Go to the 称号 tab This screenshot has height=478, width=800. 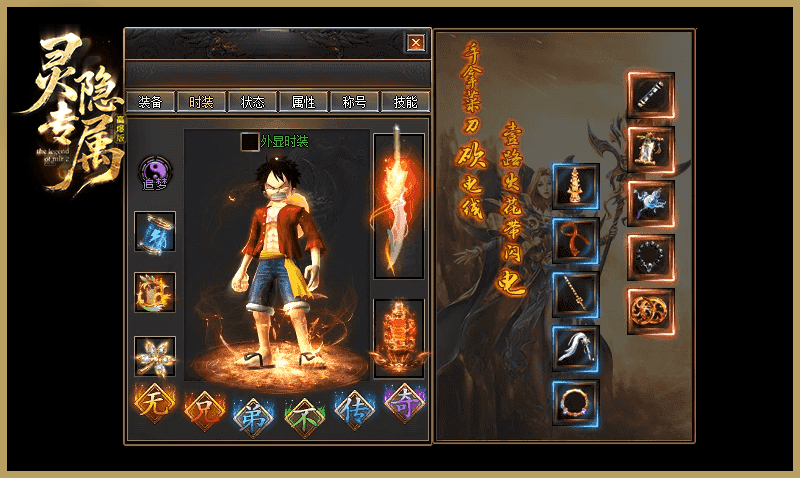coord(355,101)
